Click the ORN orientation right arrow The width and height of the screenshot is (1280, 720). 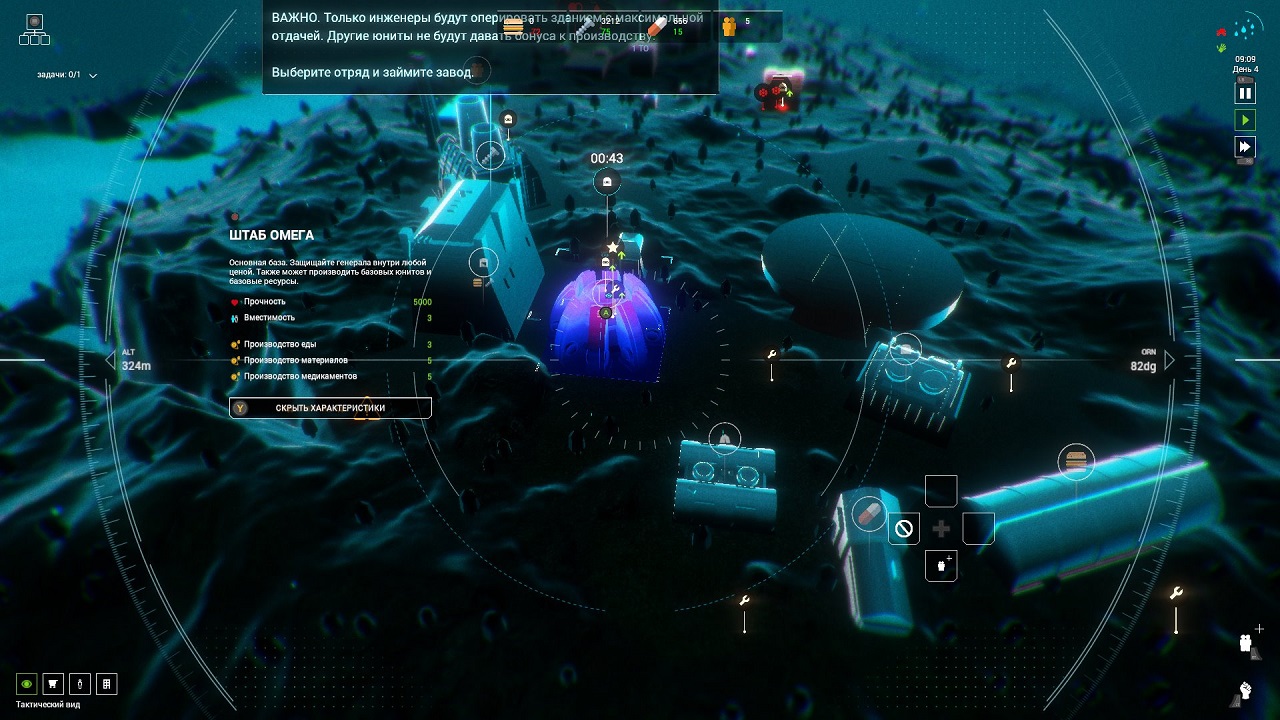1169,359
